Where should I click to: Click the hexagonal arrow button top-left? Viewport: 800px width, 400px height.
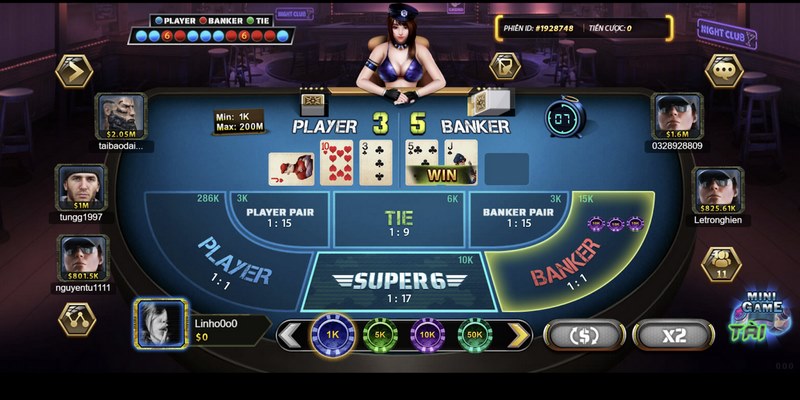75,71
